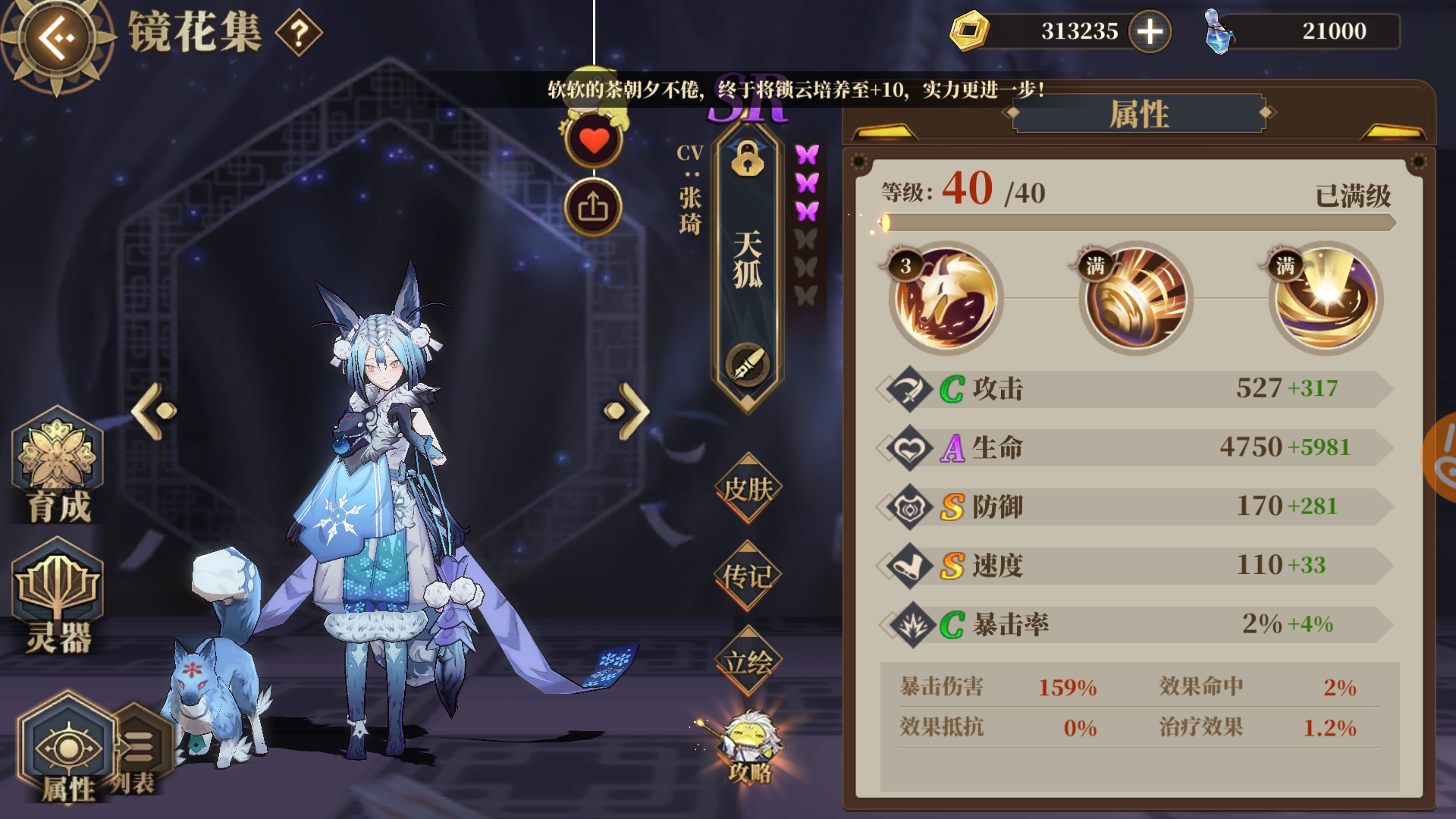Viewport: 1456px width, 819px height.
Task: Click the pen signature icon below 天狐
Action: (747, 364)
